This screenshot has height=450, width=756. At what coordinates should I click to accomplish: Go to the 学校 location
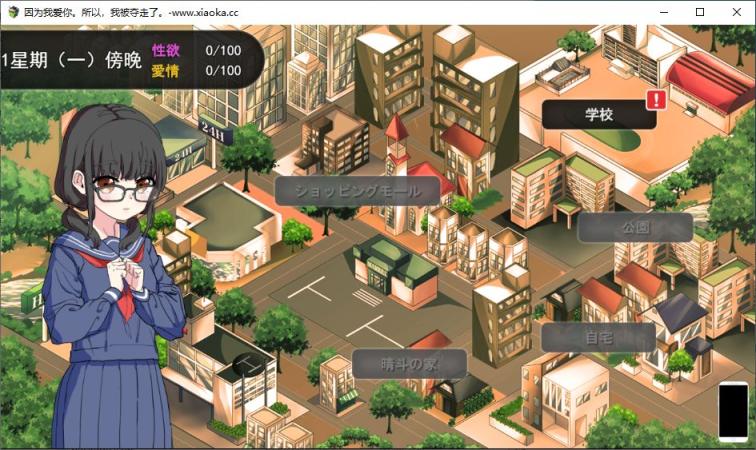[x=599, y=114]
